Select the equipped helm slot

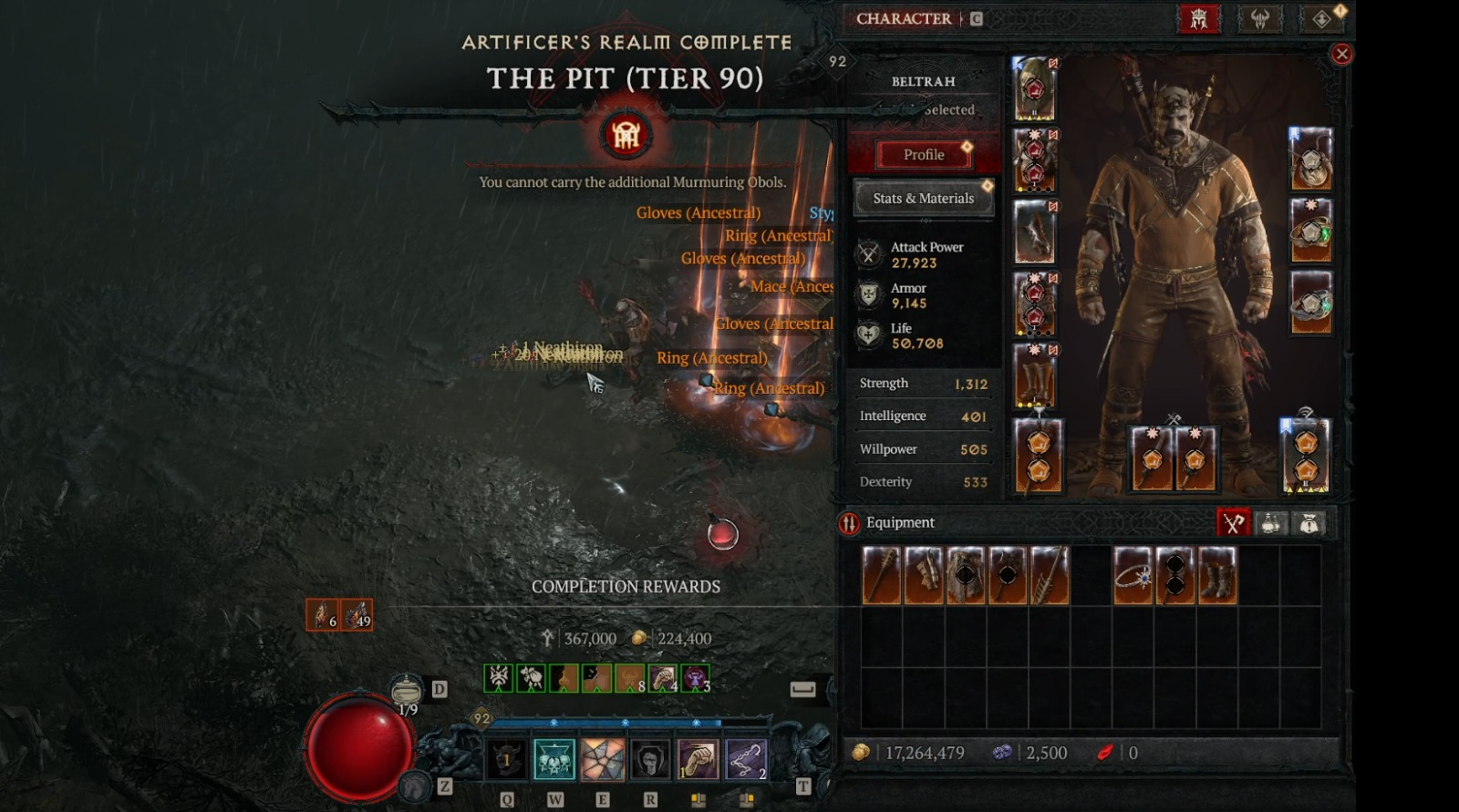[x=1034, y=89]
